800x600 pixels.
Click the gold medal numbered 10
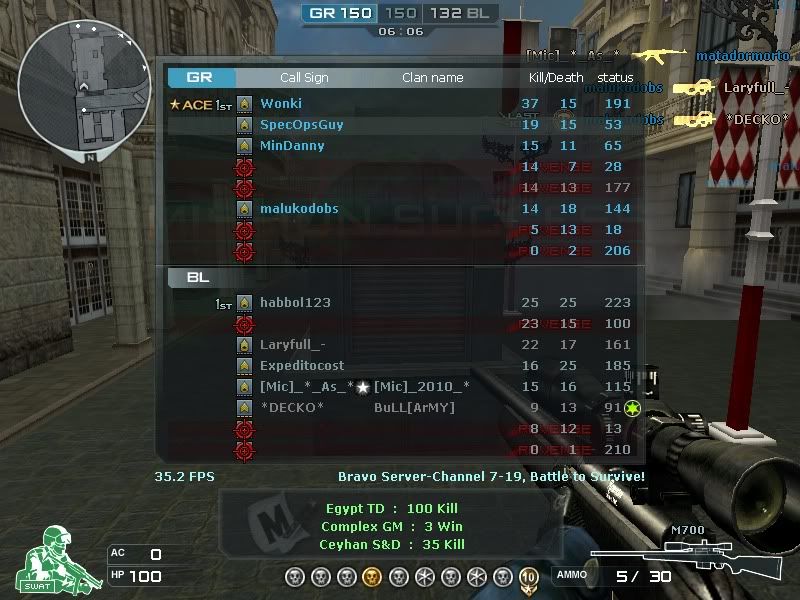(x=528, y=576)
